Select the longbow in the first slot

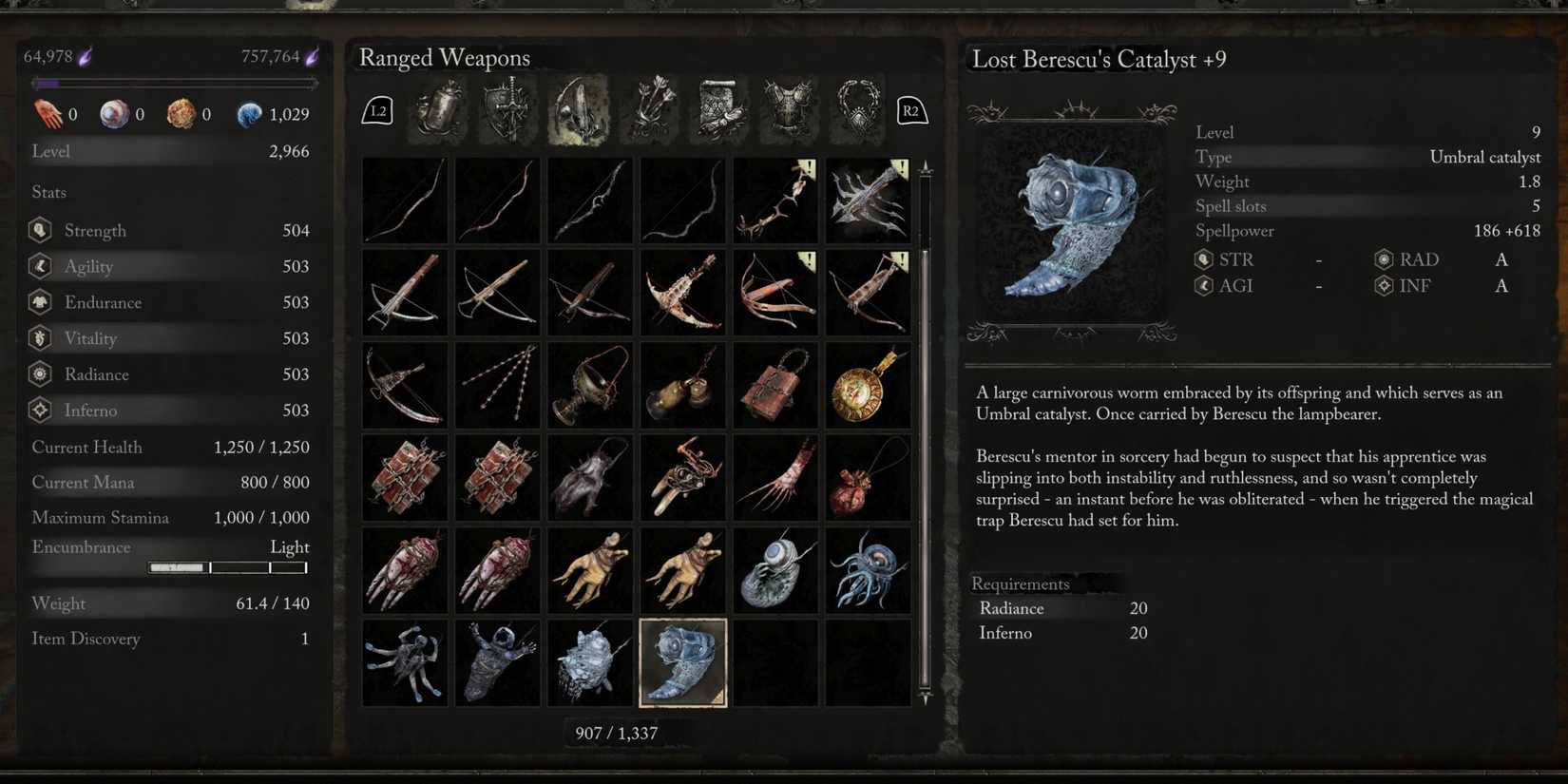404,200
